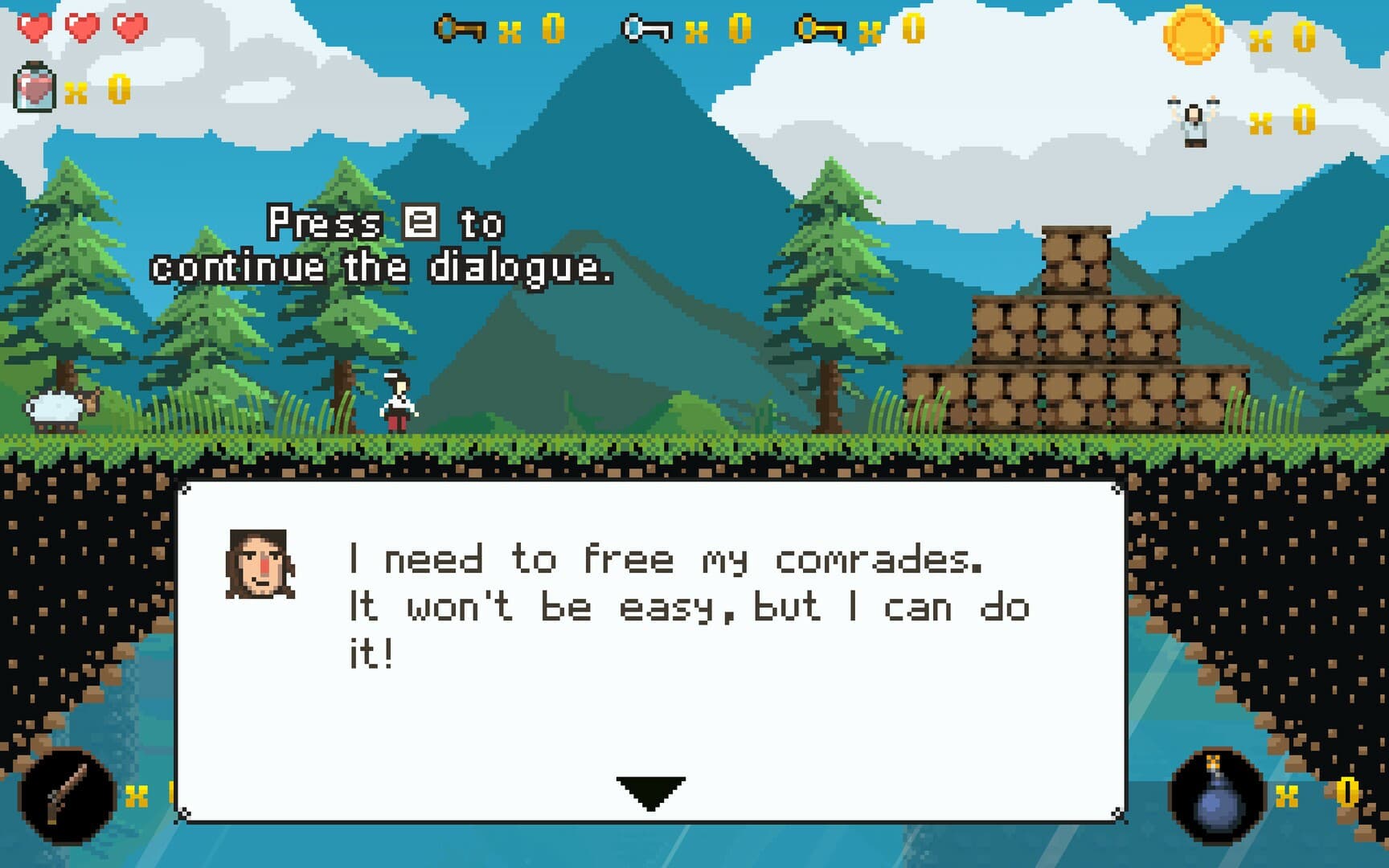Click the bright gold key icon
1389x868 pixels.
pos(819,30)
